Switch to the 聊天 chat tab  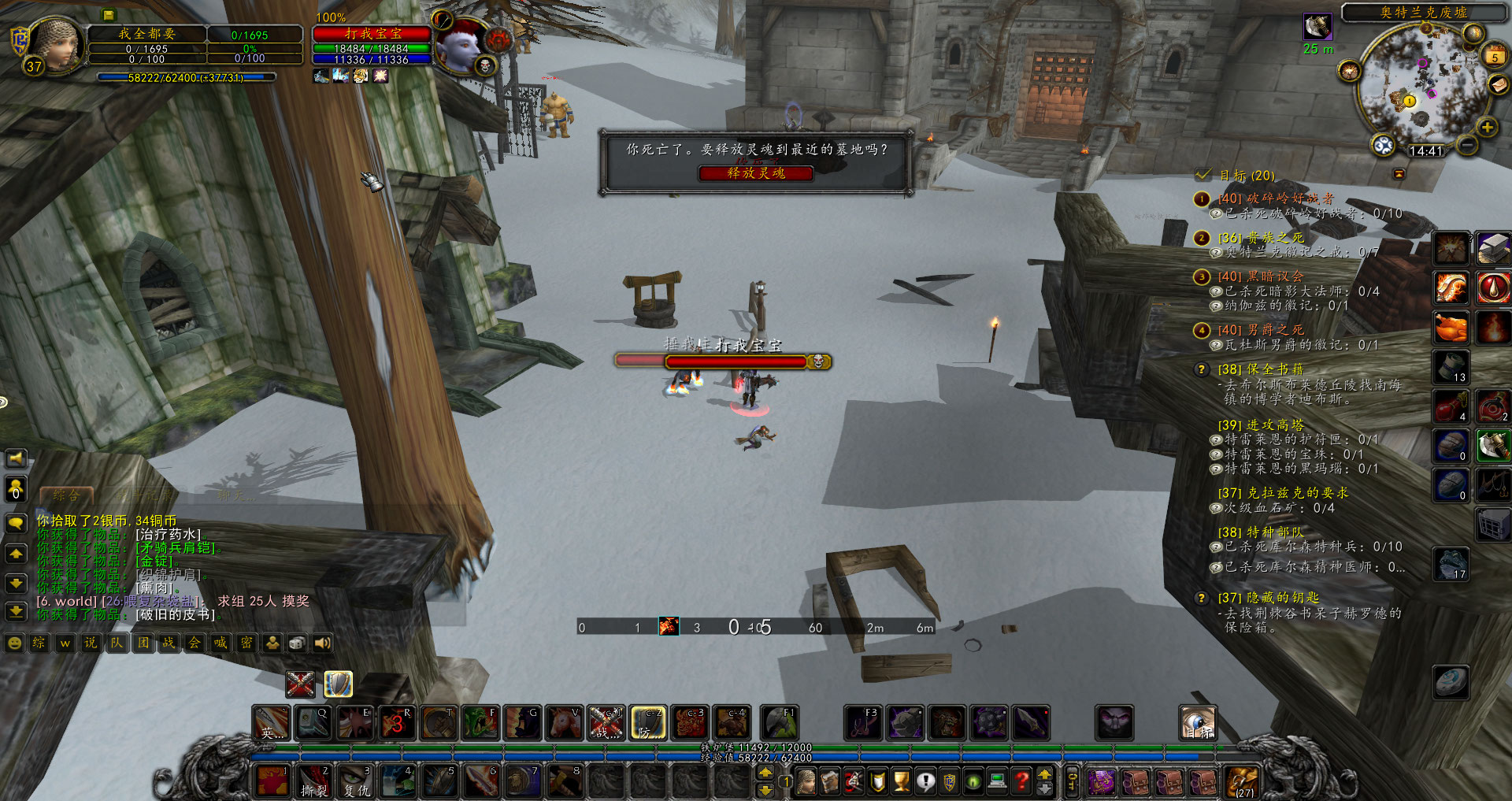(235, 495)
